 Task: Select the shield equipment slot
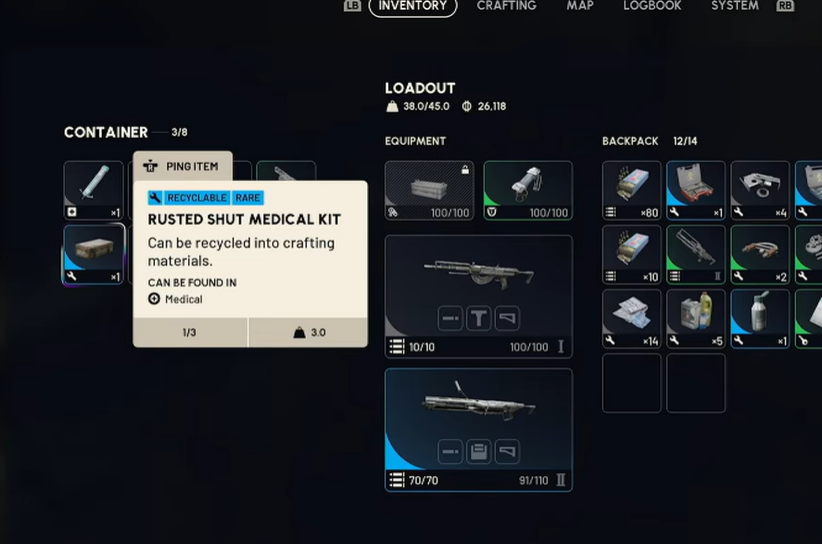528,190
